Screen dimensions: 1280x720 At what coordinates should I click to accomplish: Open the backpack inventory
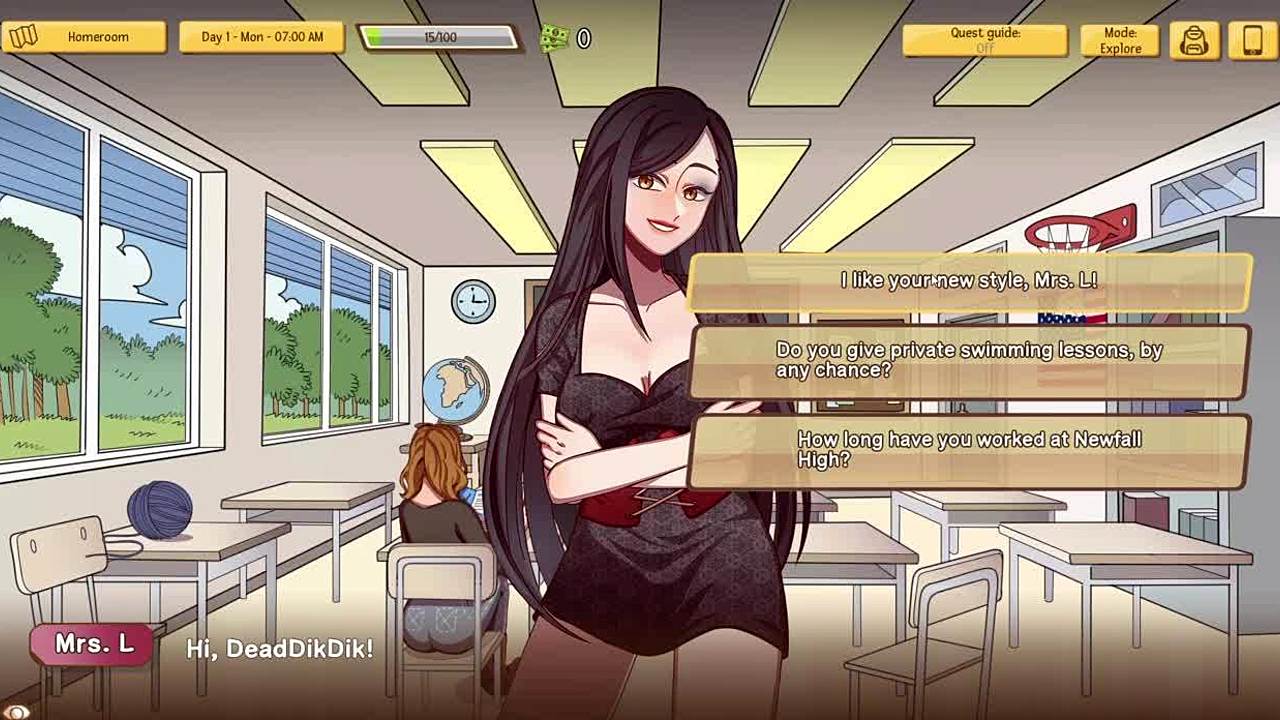coord(1194,40)
